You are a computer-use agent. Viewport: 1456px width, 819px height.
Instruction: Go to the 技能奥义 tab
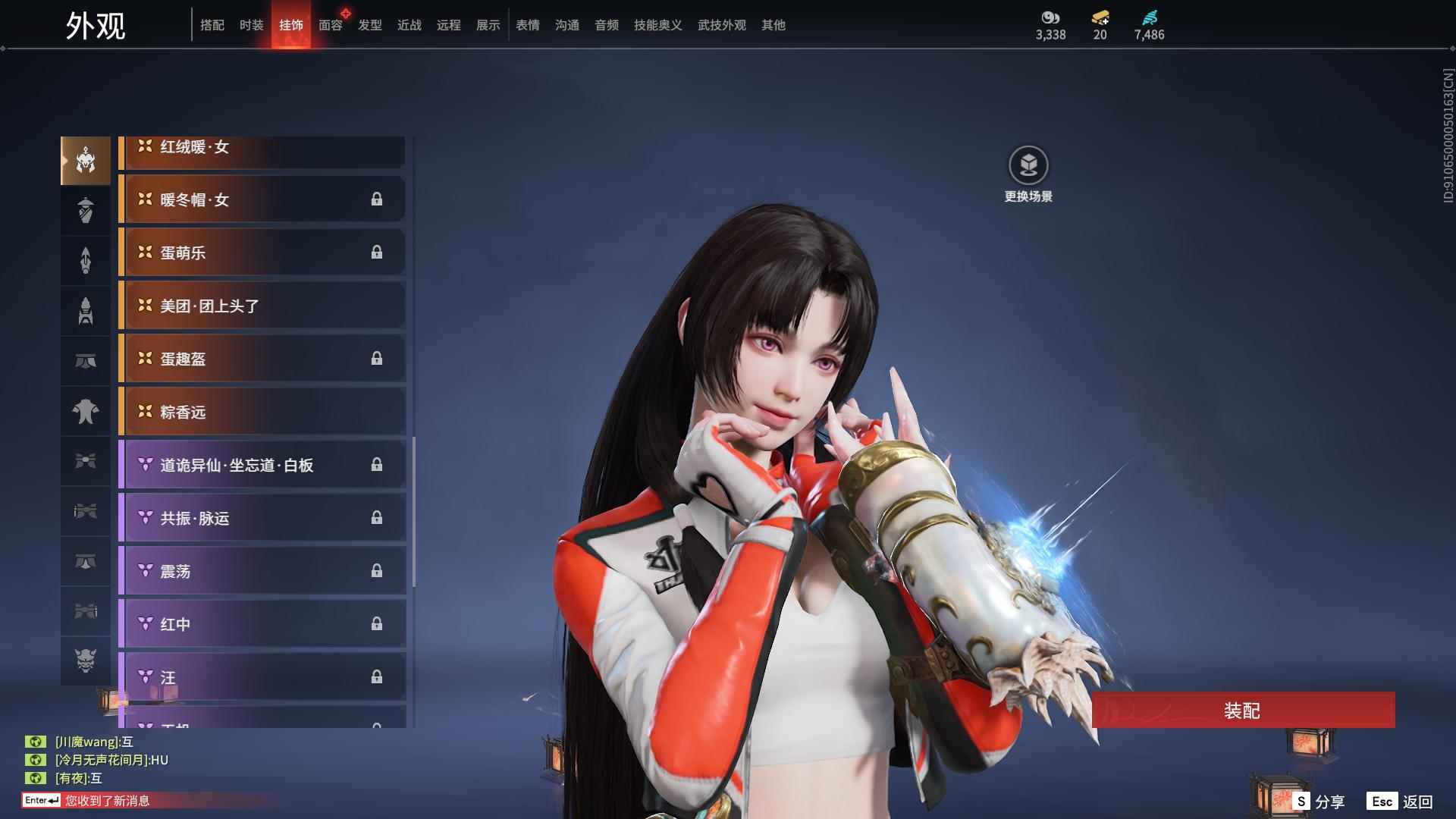tap(657, 25)
